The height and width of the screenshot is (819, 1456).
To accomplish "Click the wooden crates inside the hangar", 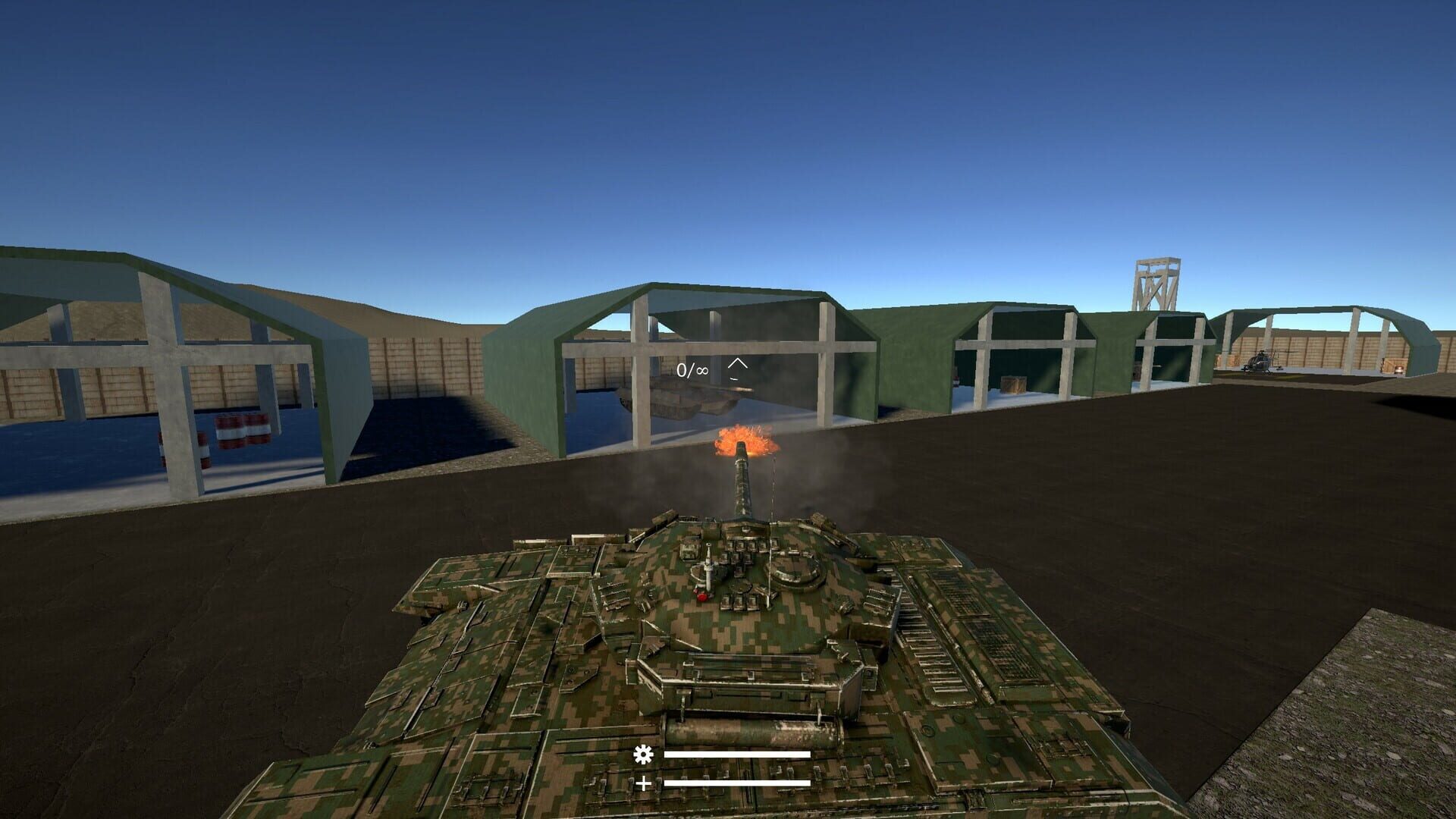I will coord(1014,384).
